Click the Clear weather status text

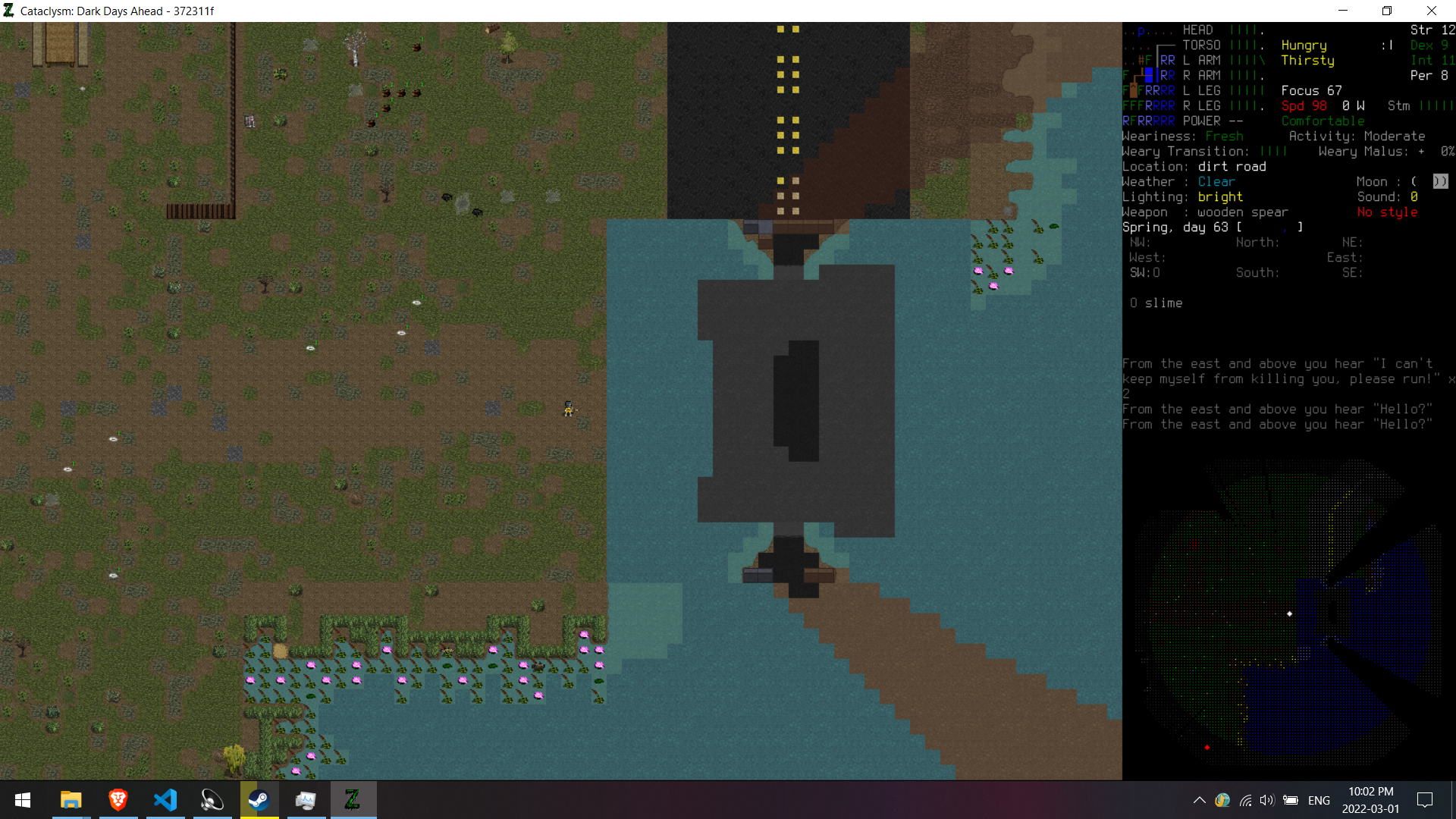[x=1216, y=181]
